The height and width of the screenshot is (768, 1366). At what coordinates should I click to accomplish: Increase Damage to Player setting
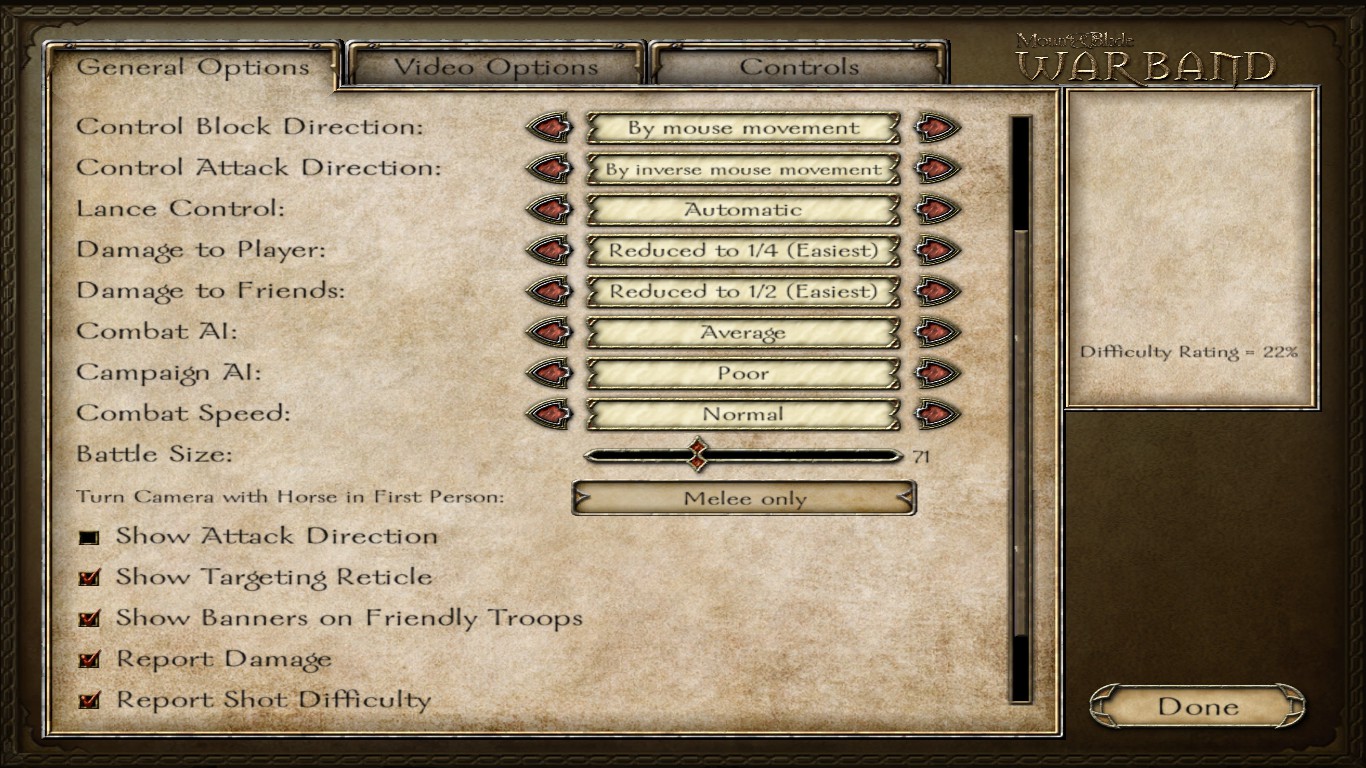coord(937,251)
